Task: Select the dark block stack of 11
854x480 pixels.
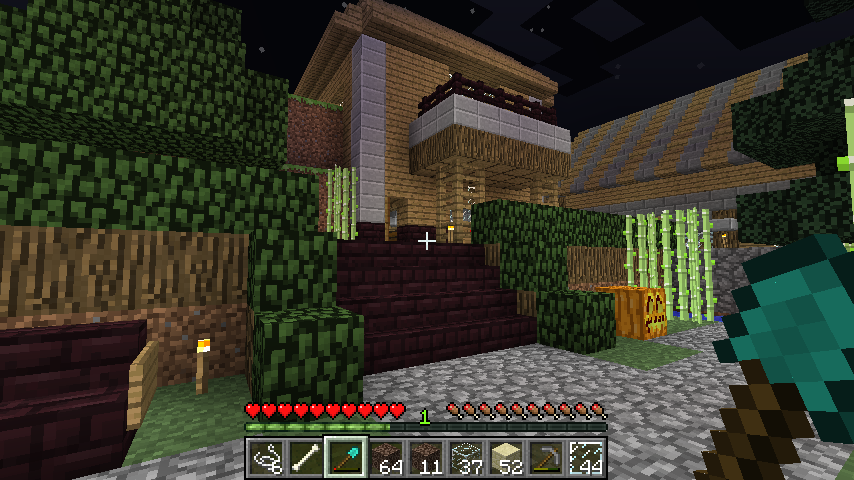Action: coord(426,458)
